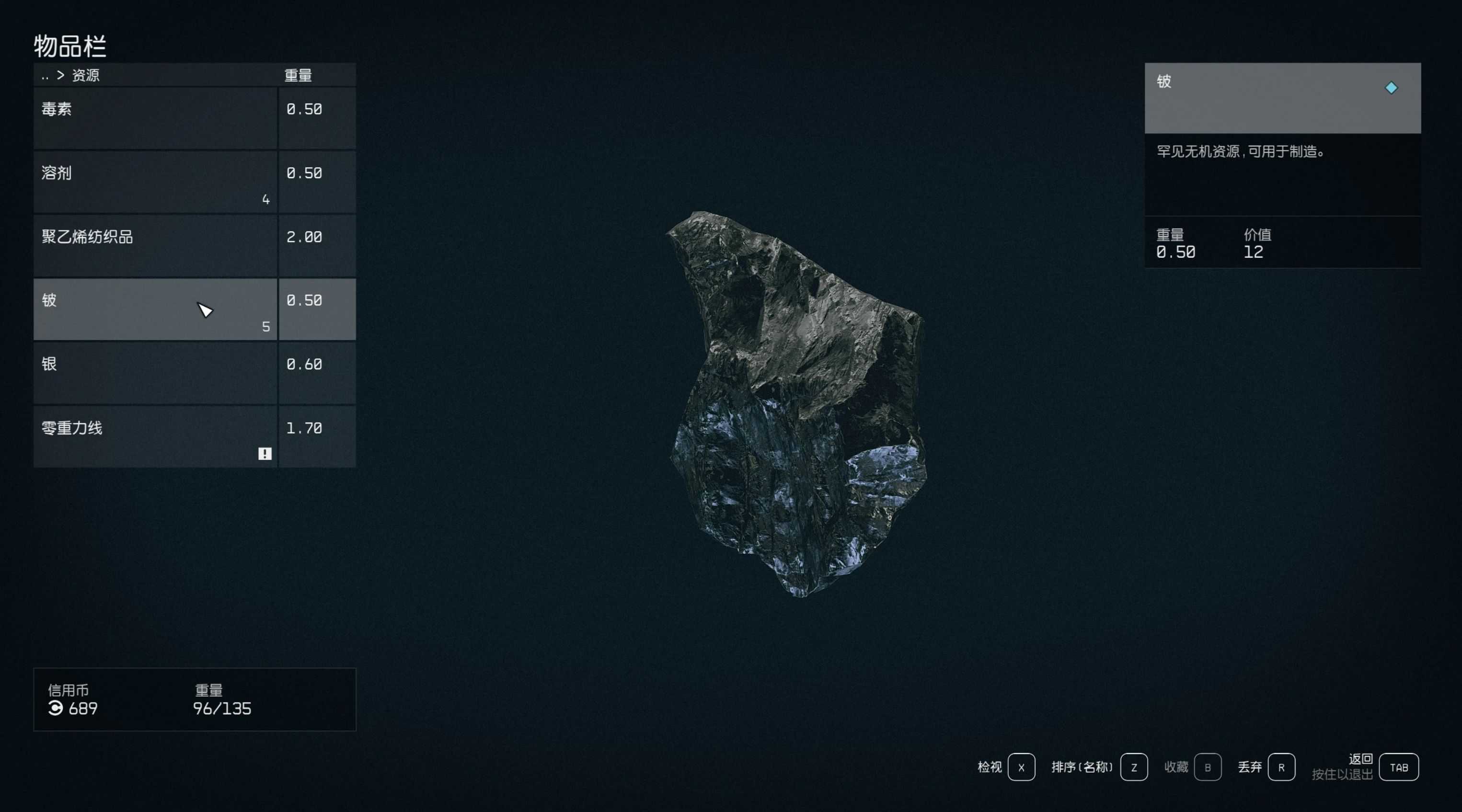Return with the 返回 button
Screen dimensions: 1462x812
[x=1398, y=767]
